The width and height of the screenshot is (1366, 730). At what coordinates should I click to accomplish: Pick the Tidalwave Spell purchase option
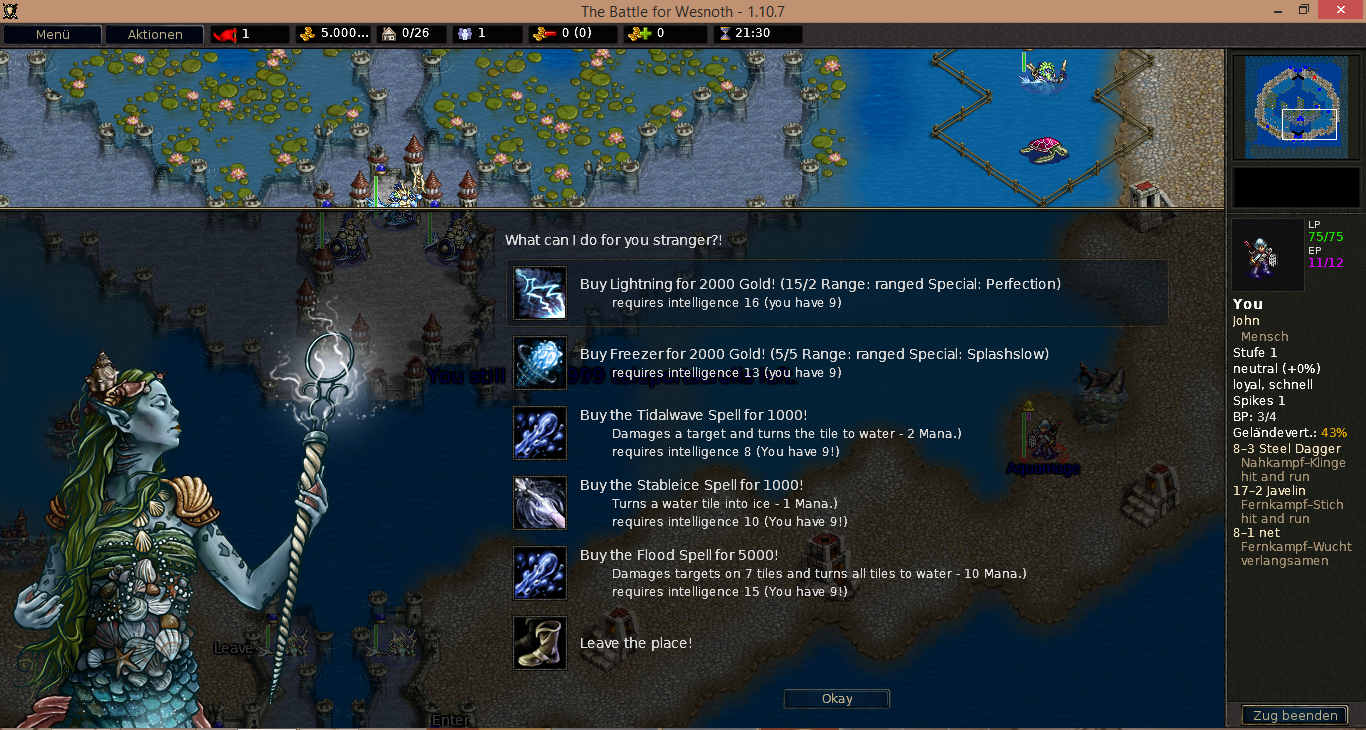693,415
